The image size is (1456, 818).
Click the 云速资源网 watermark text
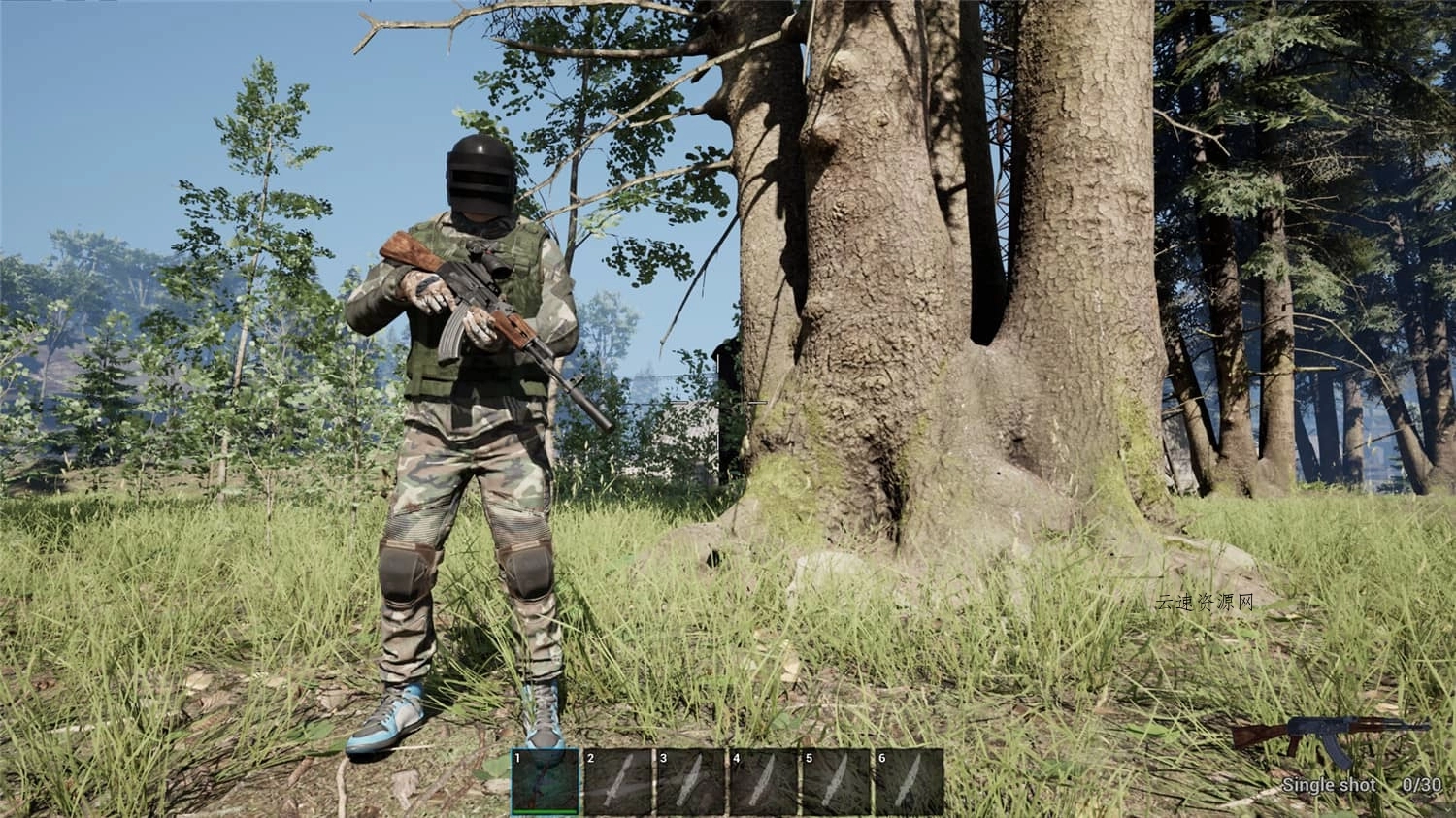pyautogui.click(x=1204, y=600)
